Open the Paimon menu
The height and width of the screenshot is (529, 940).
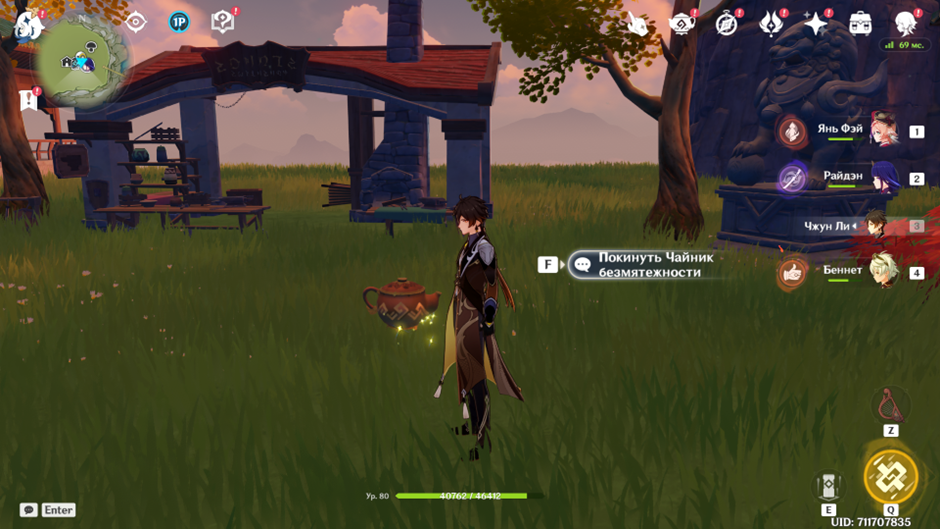click(x=26, y=24)
